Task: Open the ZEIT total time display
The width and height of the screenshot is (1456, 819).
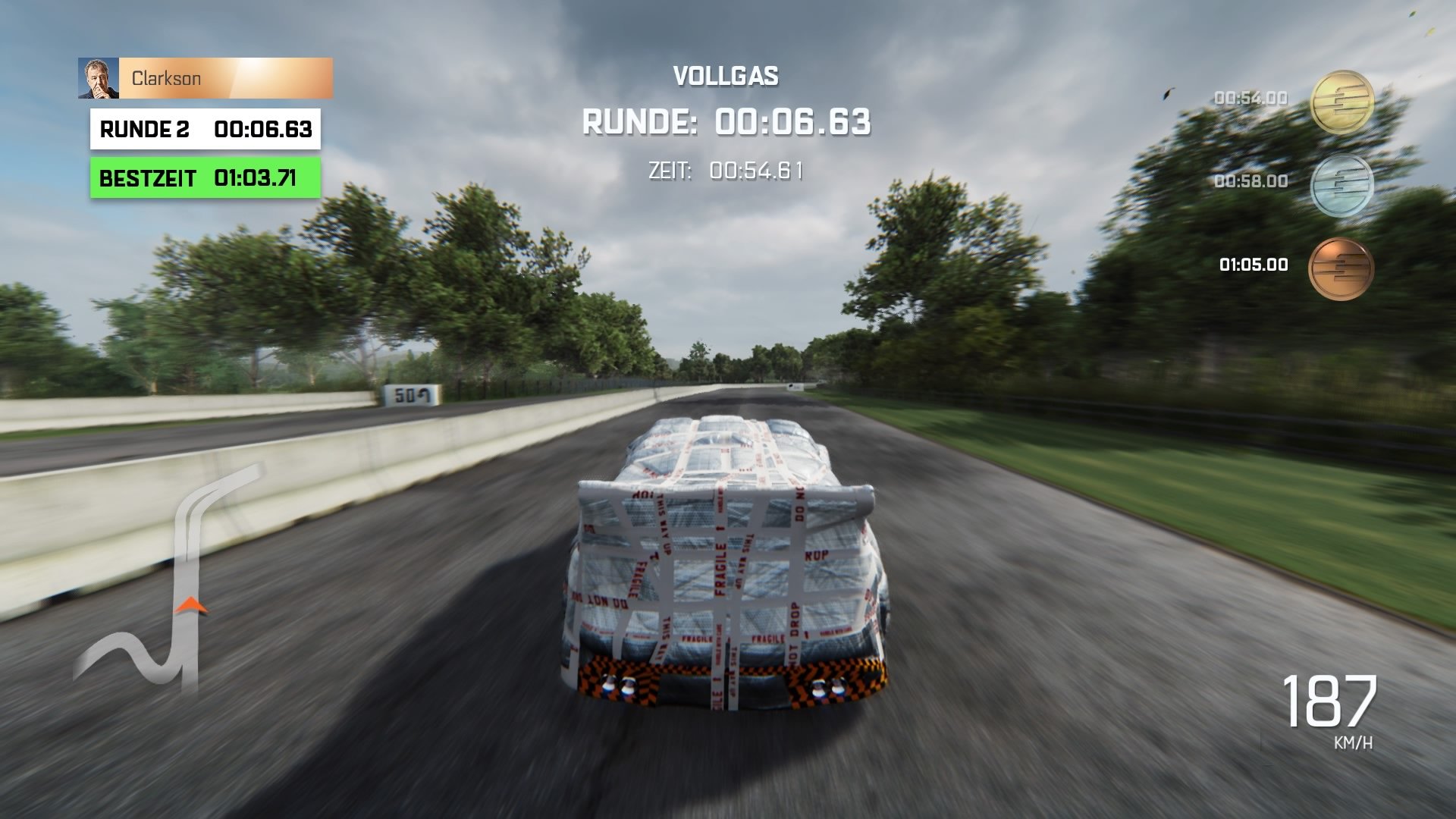Action: click(x=726, y=170)
